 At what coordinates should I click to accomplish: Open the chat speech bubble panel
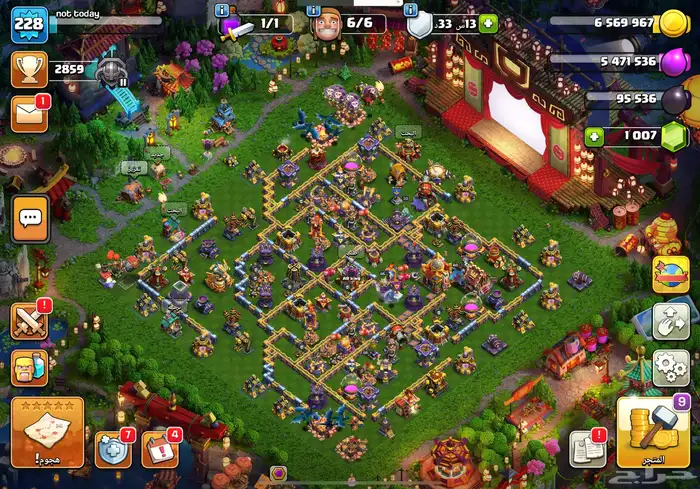tap(31, 217)
